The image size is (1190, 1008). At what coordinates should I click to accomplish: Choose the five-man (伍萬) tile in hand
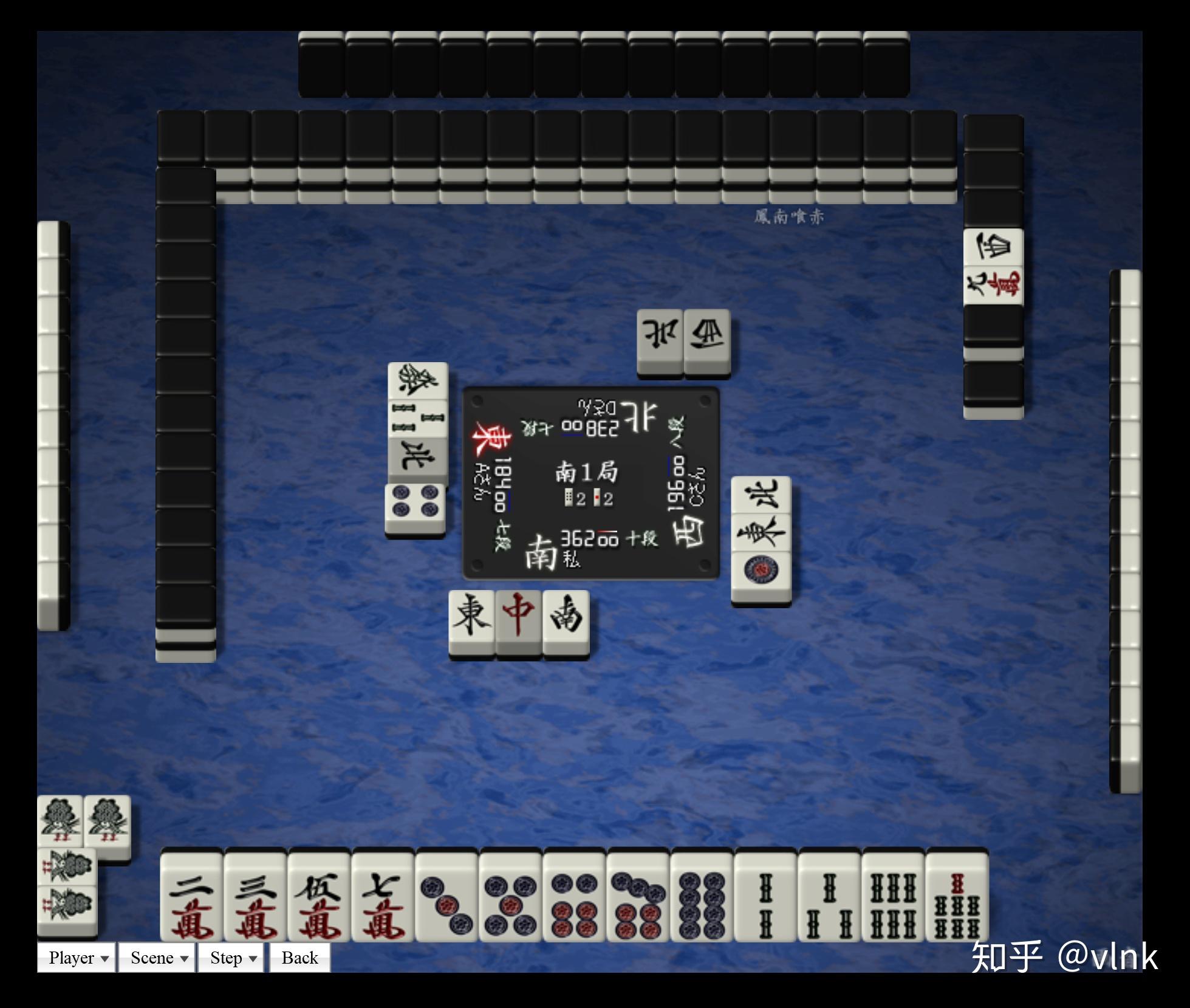tap(319, 897)
